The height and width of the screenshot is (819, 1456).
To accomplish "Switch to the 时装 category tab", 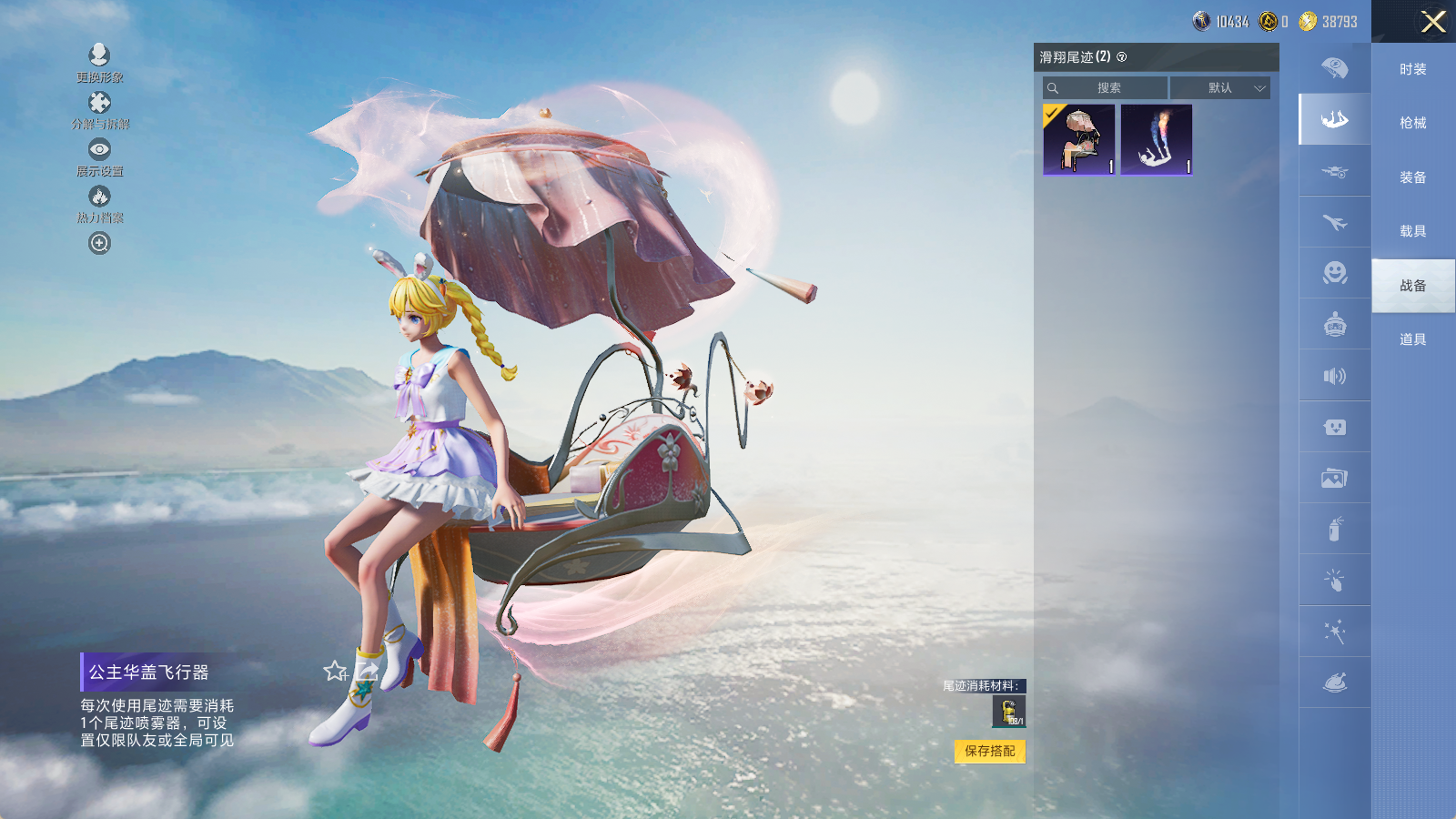I will click(1412, 69).
